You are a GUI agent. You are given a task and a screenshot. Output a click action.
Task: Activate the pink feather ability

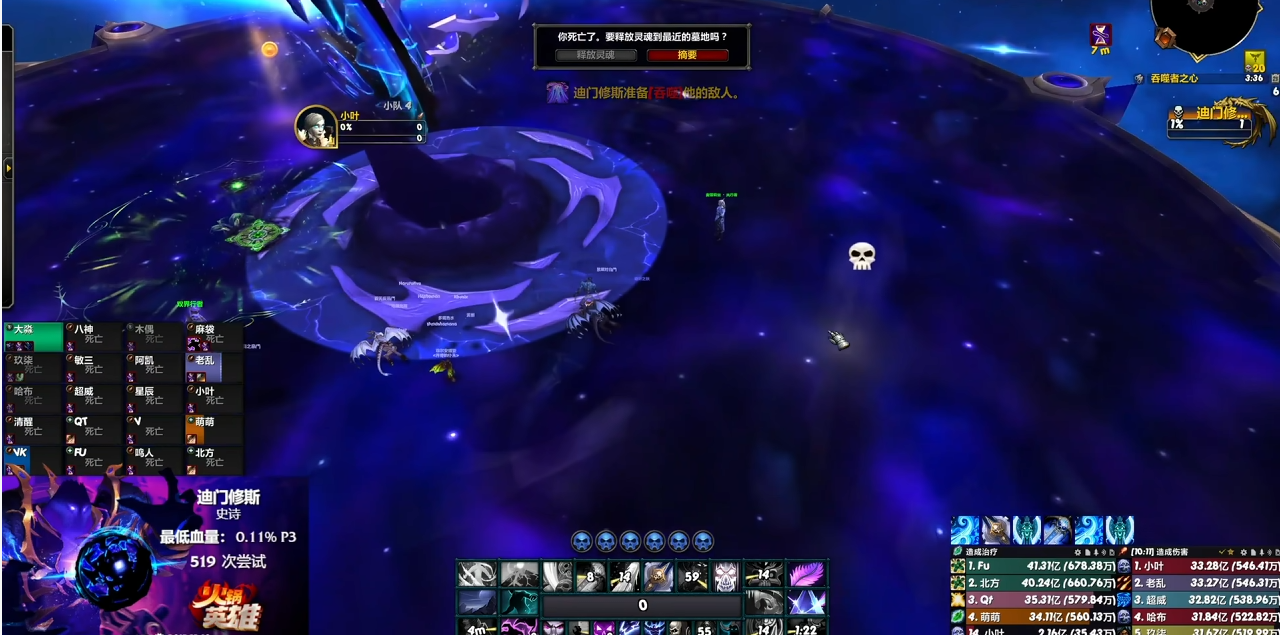(805, 574)
